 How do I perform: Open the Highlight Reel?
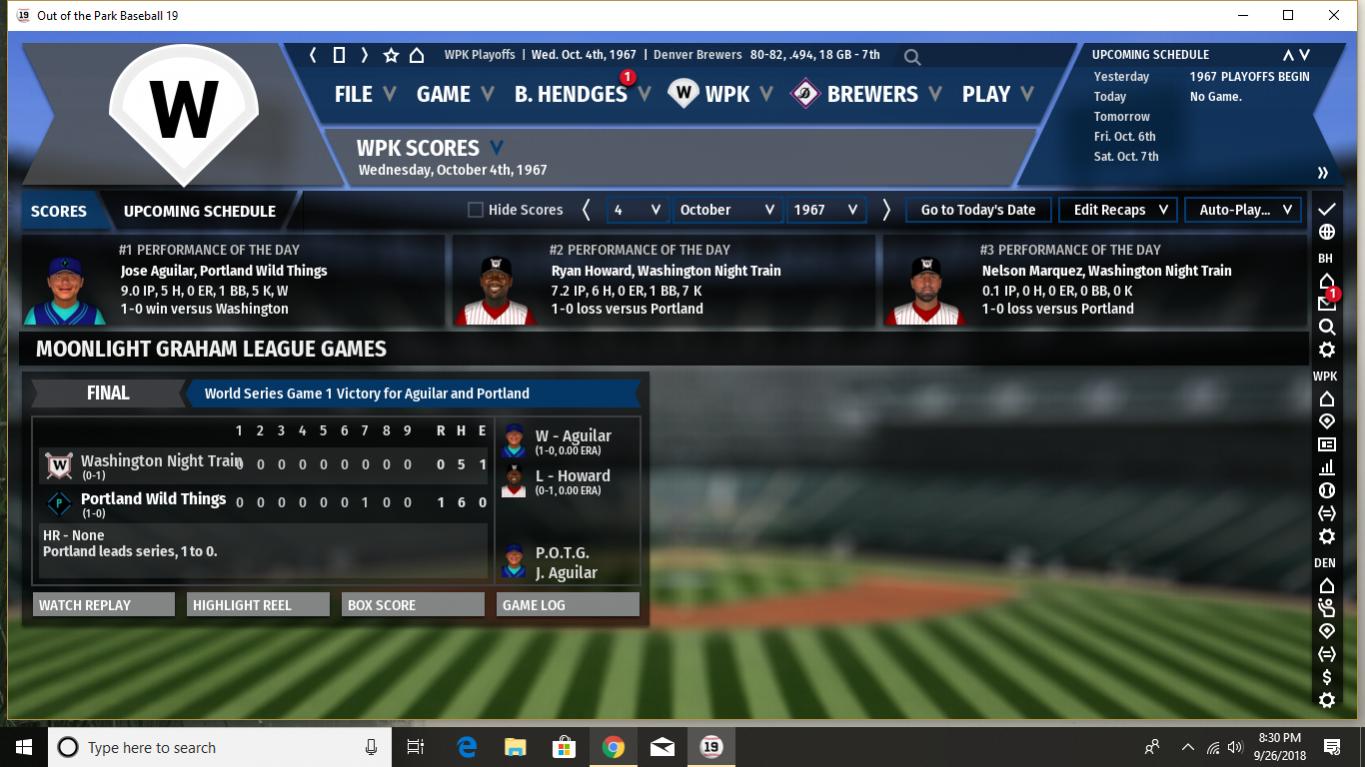[x=258, y=605]
